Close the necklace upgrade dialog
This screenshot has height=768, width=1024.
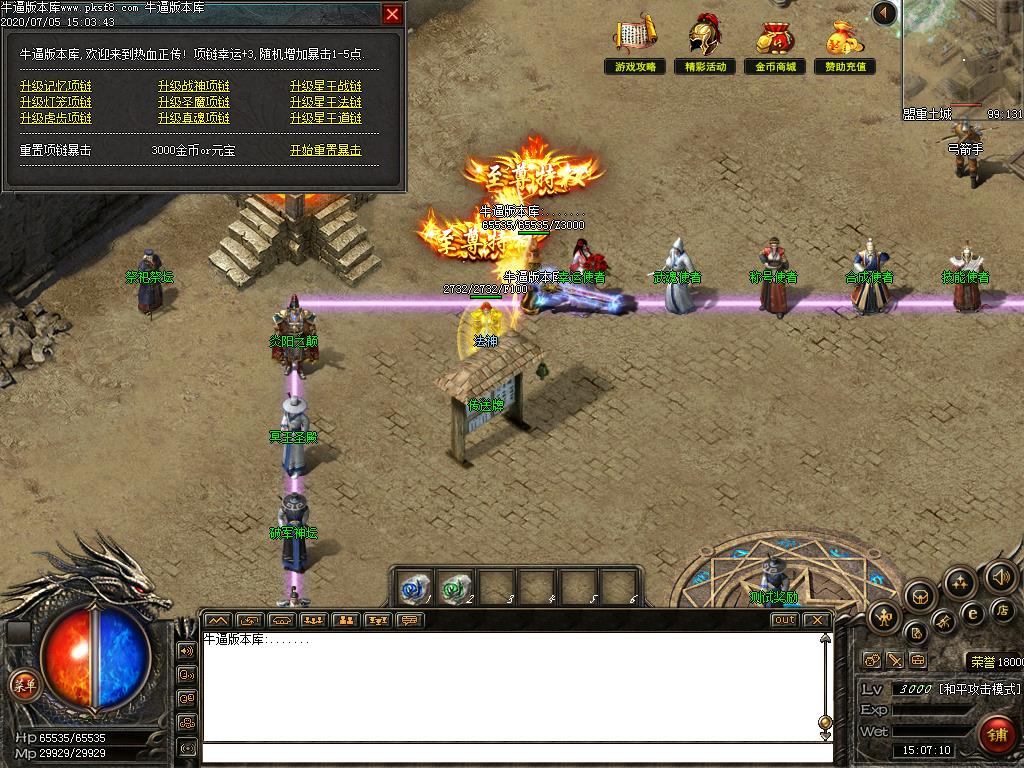(393, 14)
